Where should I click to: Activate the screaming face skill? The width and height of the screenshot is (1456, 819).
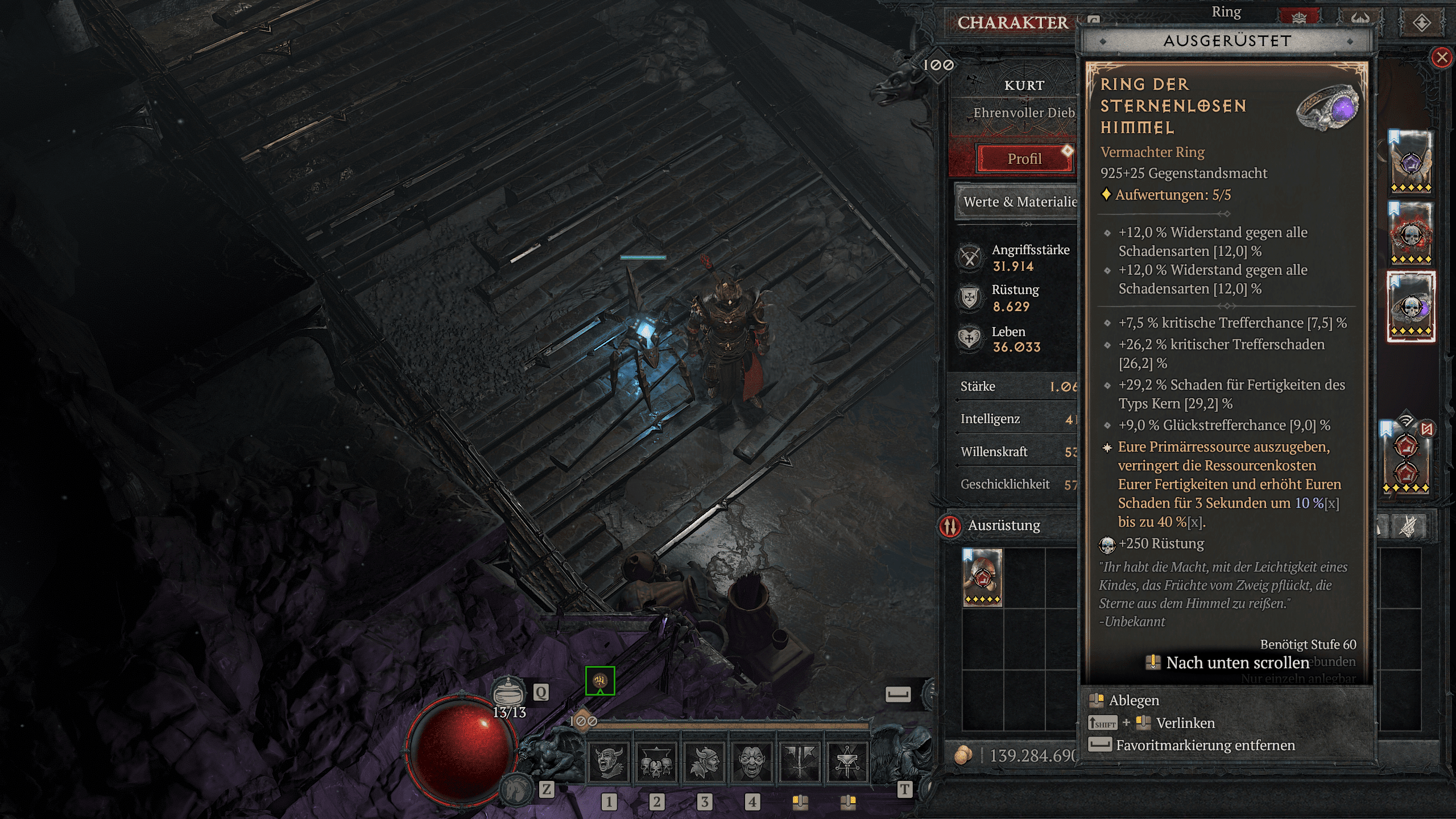pos(752,762)
